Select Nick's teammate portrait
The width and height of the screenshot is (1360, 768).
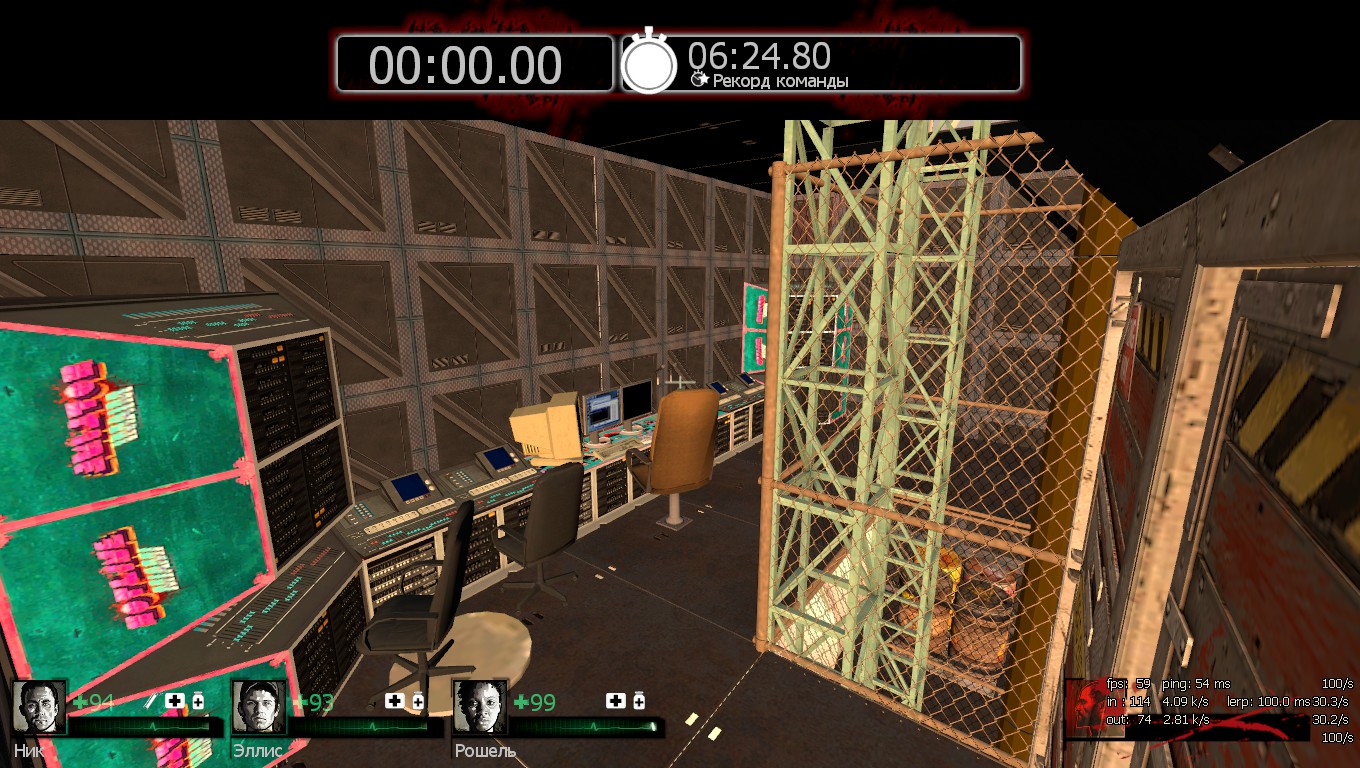pos(40,707)
